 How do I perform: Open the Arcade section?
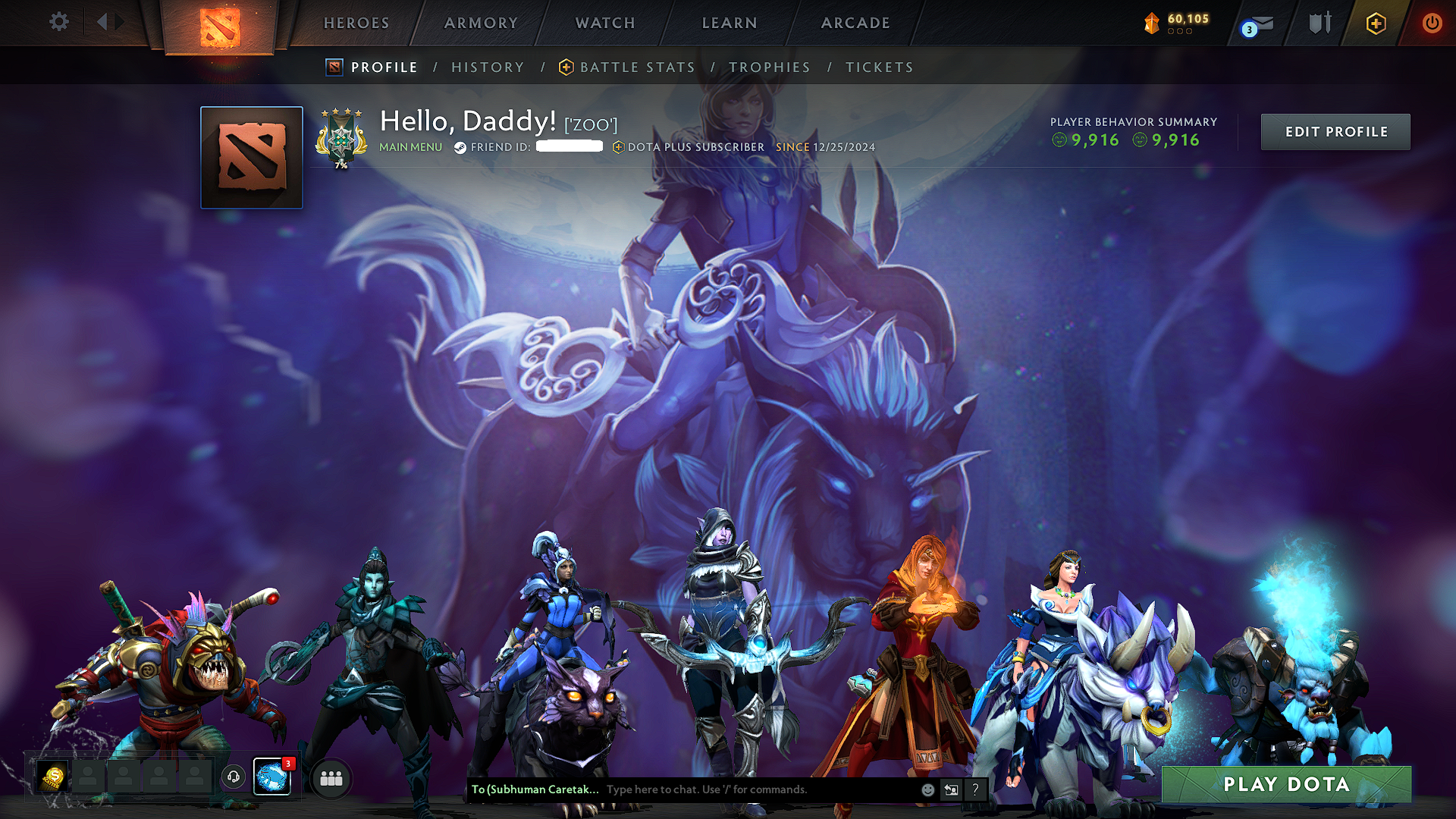pos(855,24)
